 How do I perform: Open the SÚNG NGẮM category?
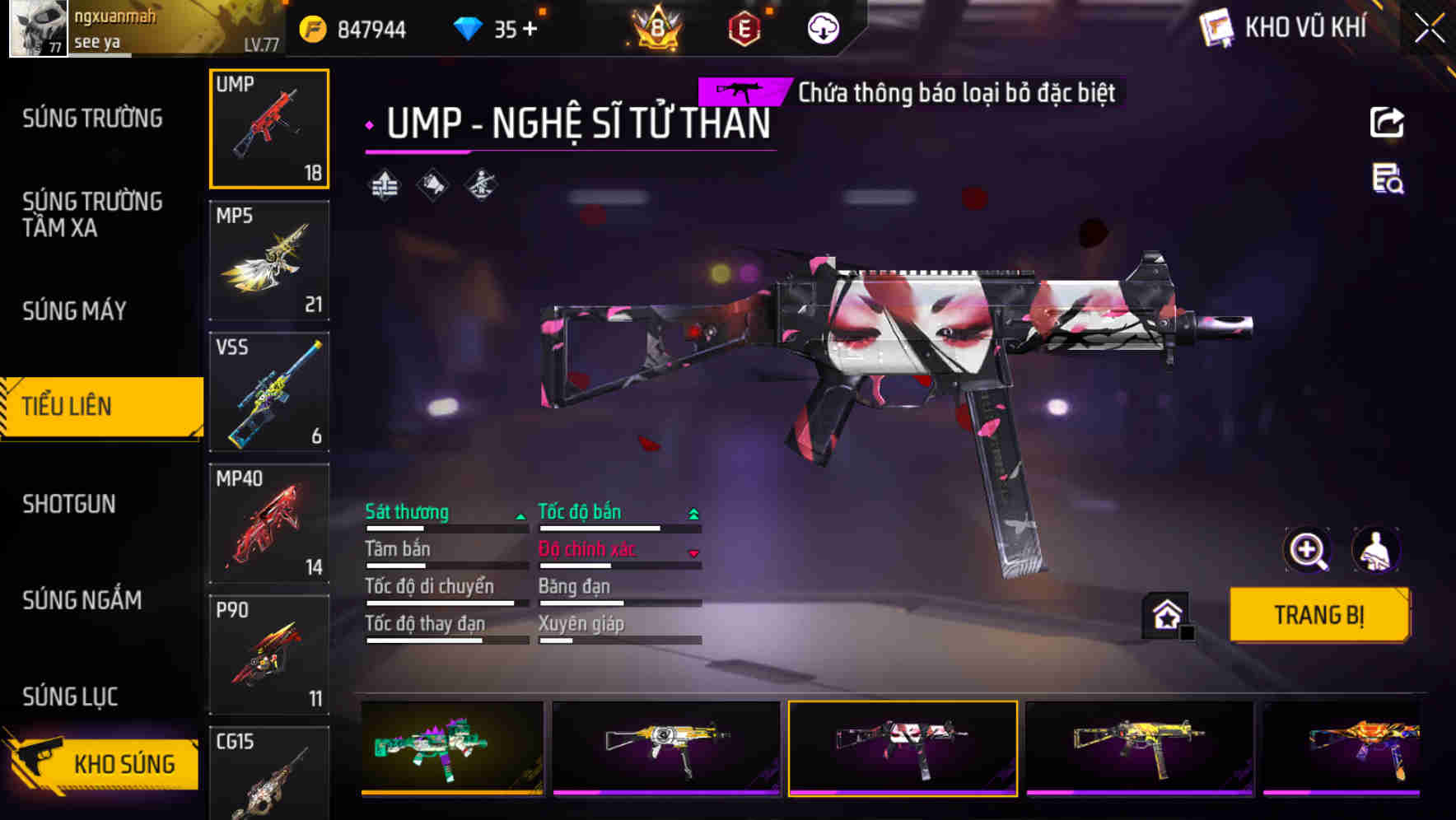coord(79,601)
